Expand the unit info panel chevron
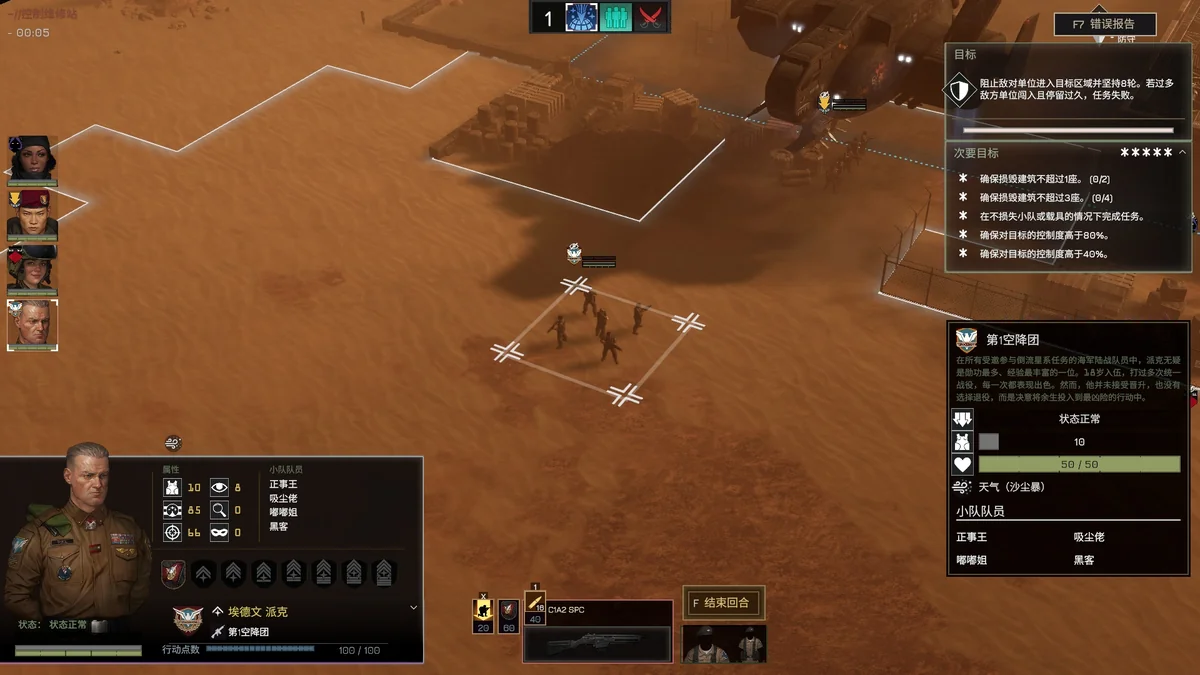The height and width of the screenshot is (675, 1200). pos(414,607)
